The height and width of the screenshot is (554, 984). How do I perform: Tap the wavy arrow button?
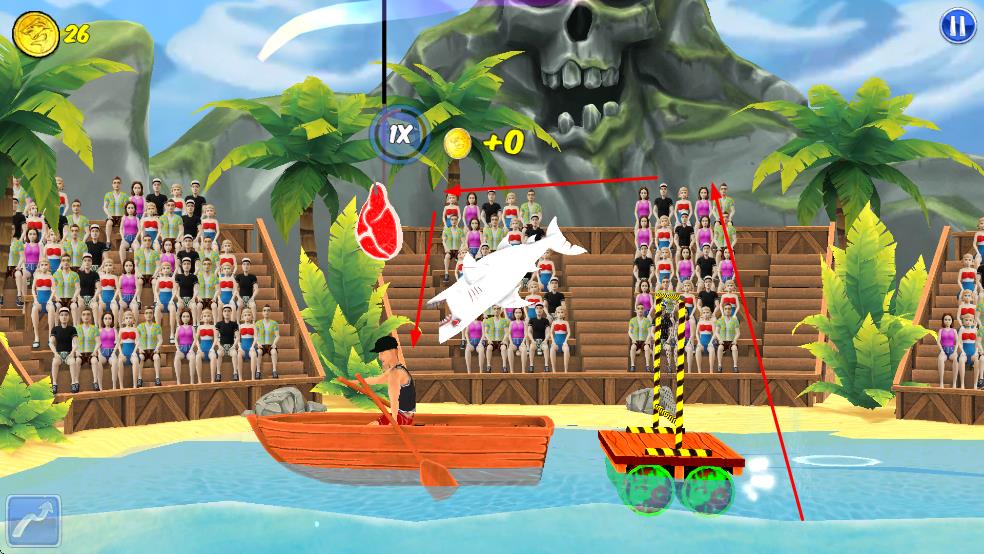pos(33,521)
